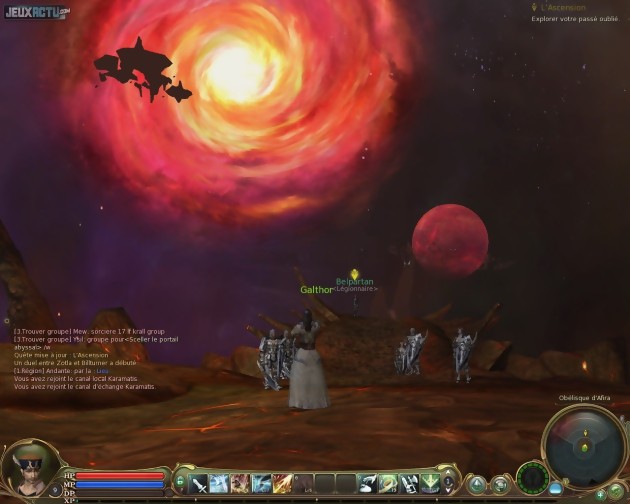Click the small orb beside the portrait
Image resolution: width=630 pixels, height=504 pixels.
pyautogui.click(x=55, y=490)
